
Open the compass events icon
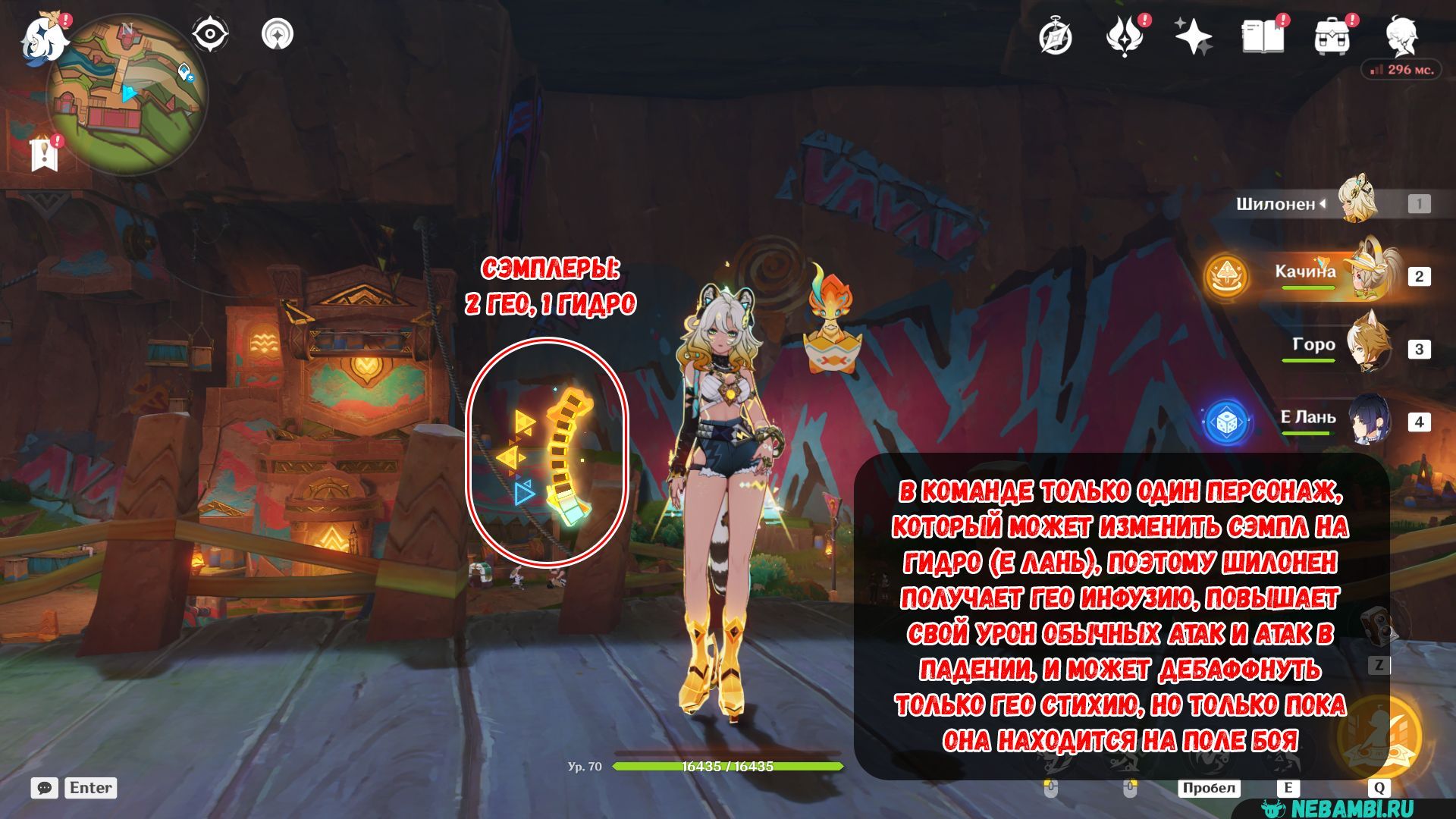pos(1055,37)
